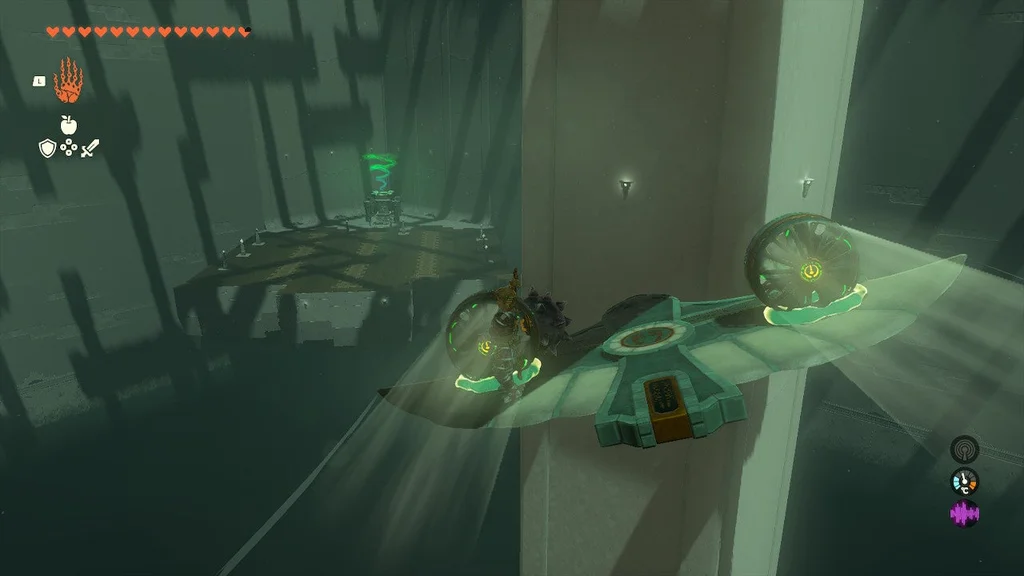The height and width of the screenshot is (576, 1024).
Task: Open the shield quick-select icon
Action: tap(46, 149)
